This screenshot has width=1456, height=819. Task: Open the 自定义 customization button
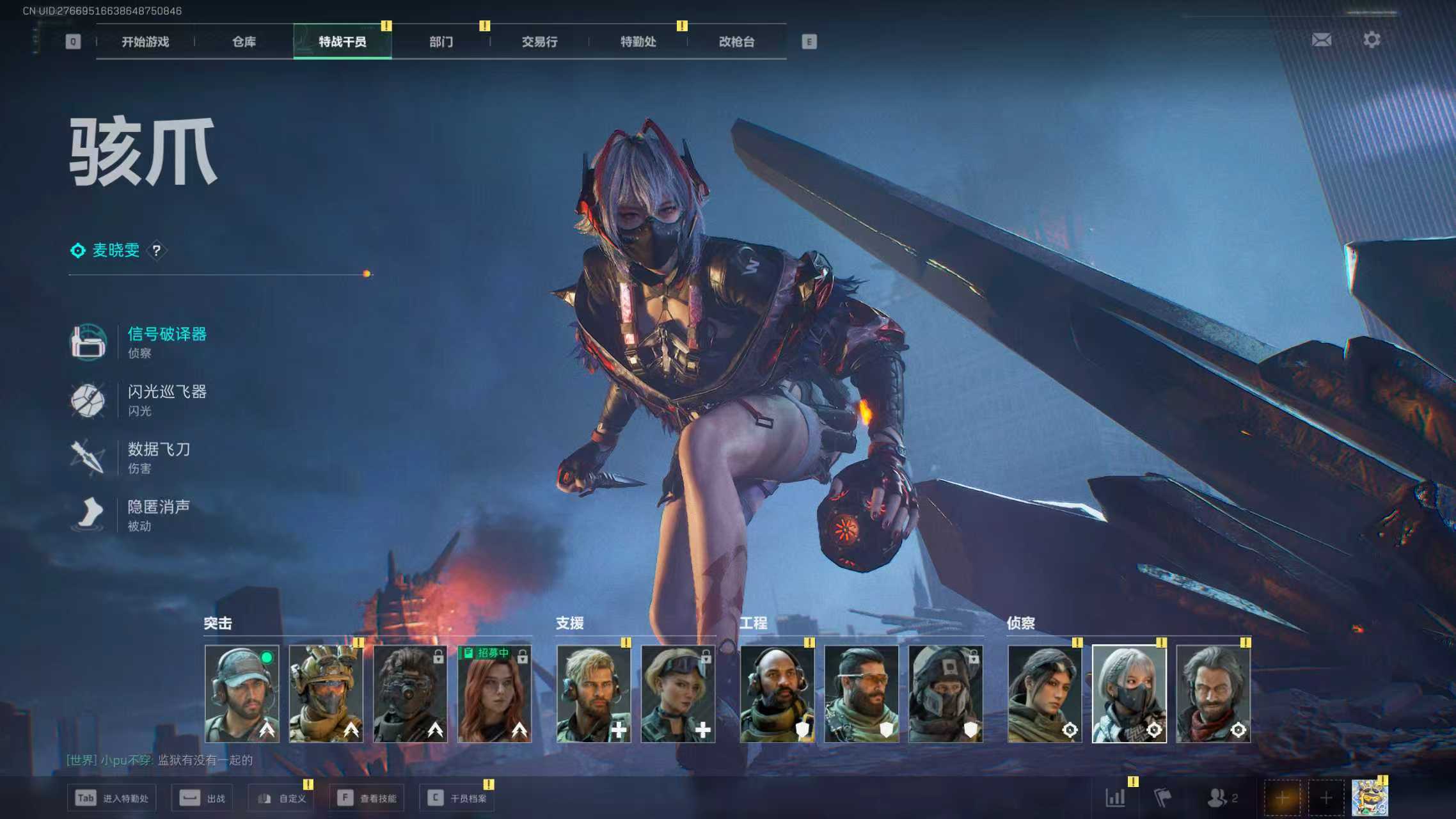click(282, 799)
